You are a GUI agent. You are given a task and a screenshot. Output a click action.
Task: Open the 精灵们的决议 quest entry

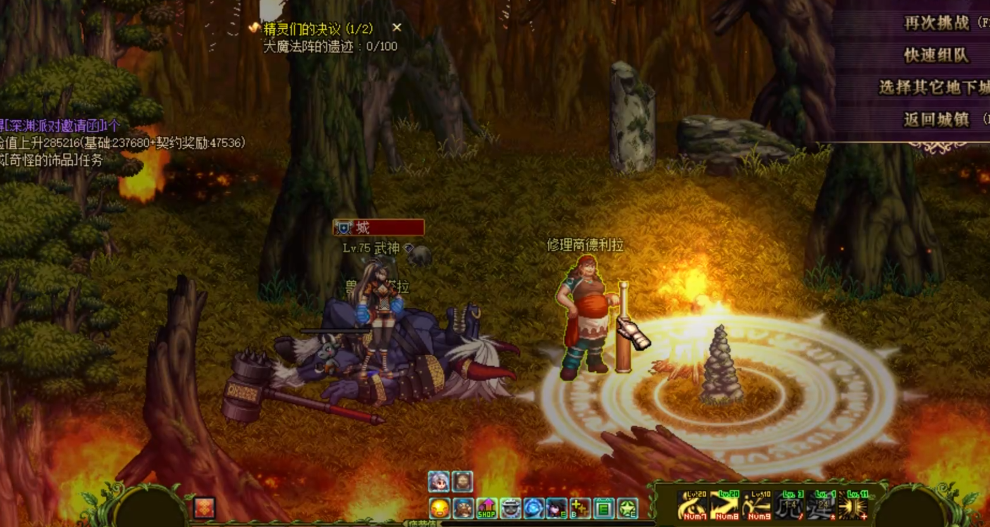[x=318, y=29]
